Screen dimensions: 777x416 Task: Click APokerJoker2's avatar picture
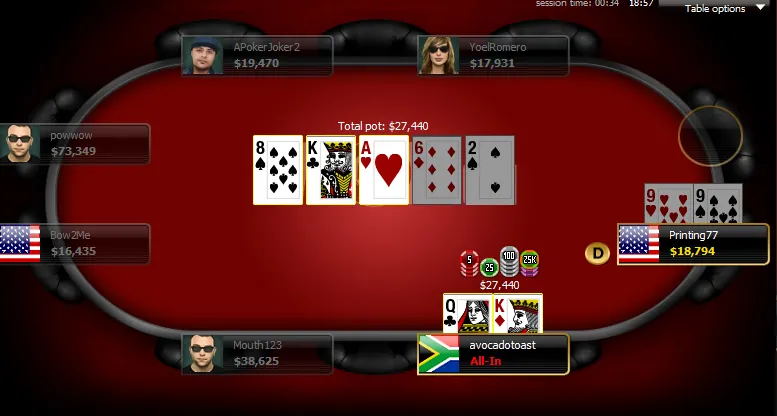[x=202, y=56]
